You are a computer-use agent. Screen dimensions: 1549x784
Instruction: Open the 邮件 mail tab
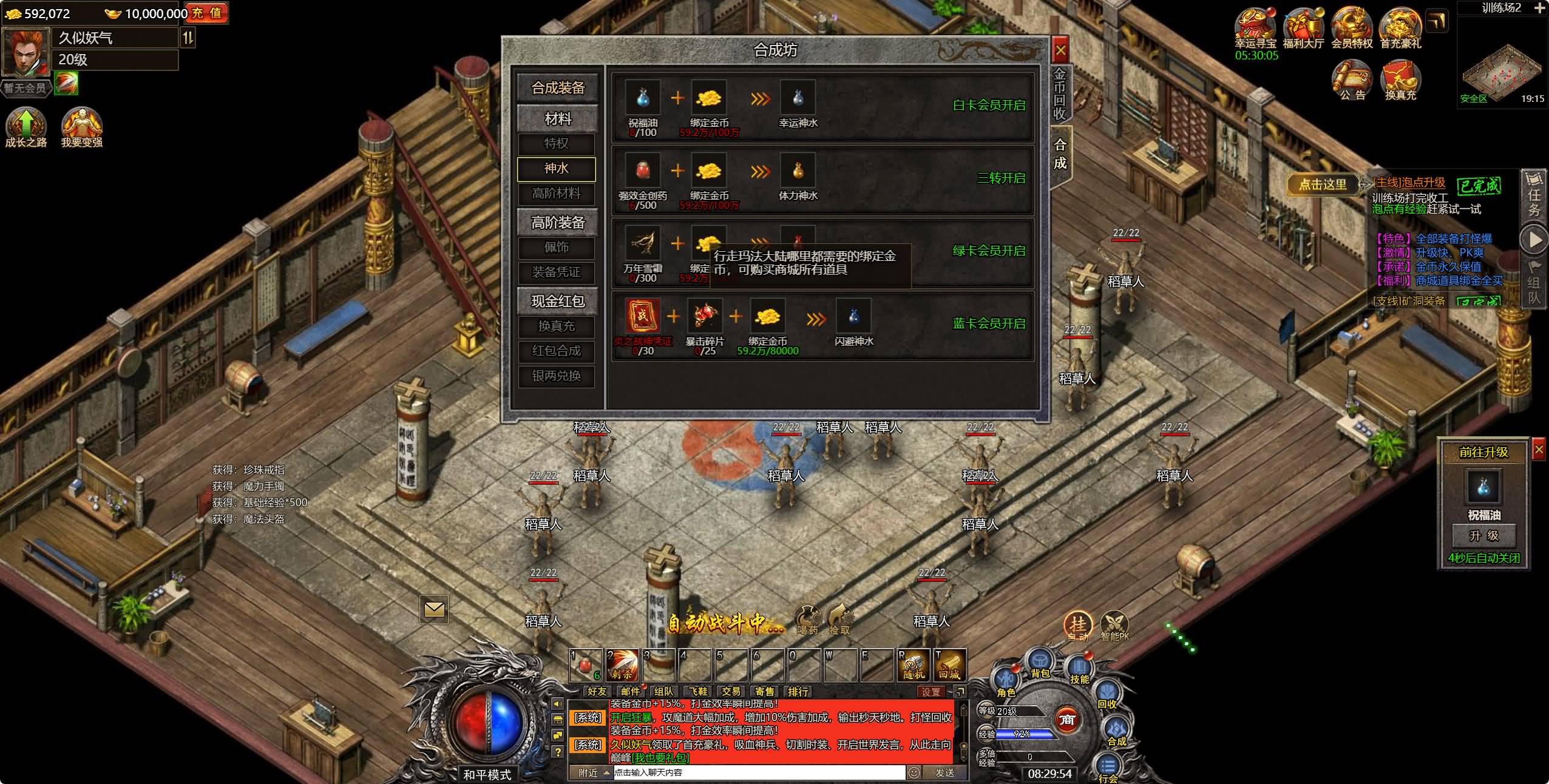coord(631,691)
